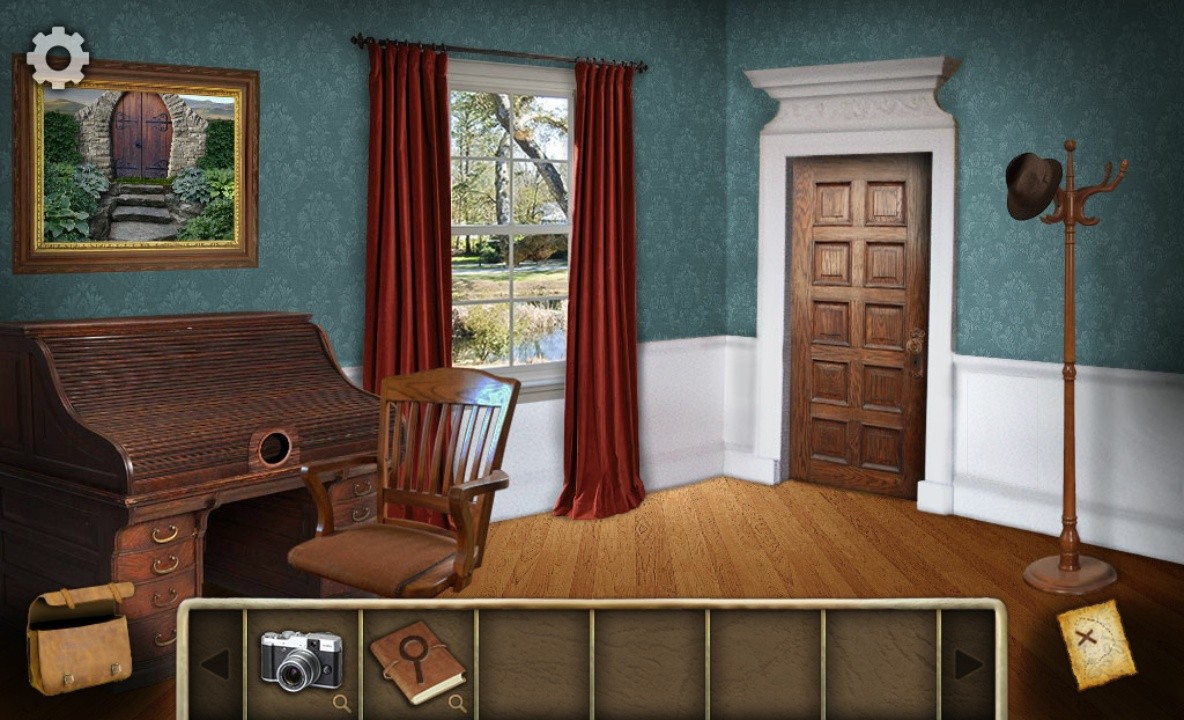
Task: Inspect the journal with its magnifier icon
Action: pos(457,702)
